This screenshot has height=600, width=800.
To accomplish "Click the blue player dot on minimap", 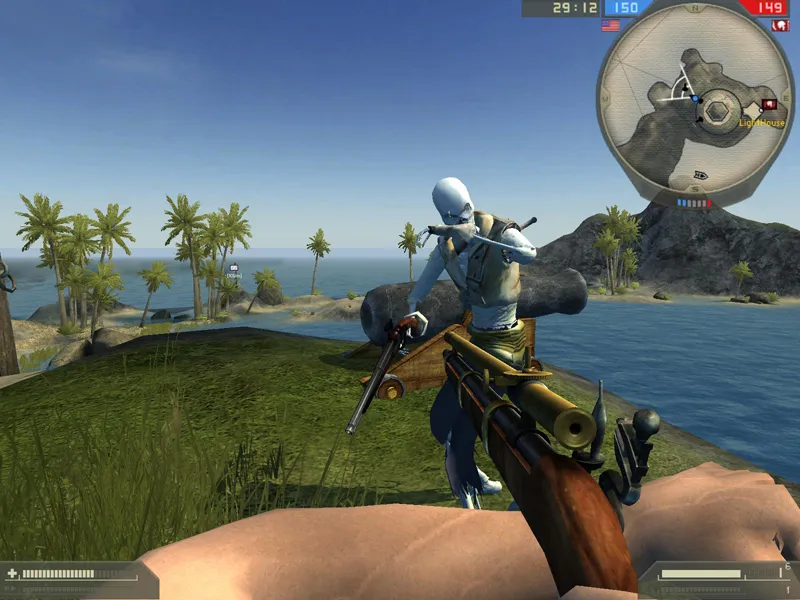I will pos(695,99).
